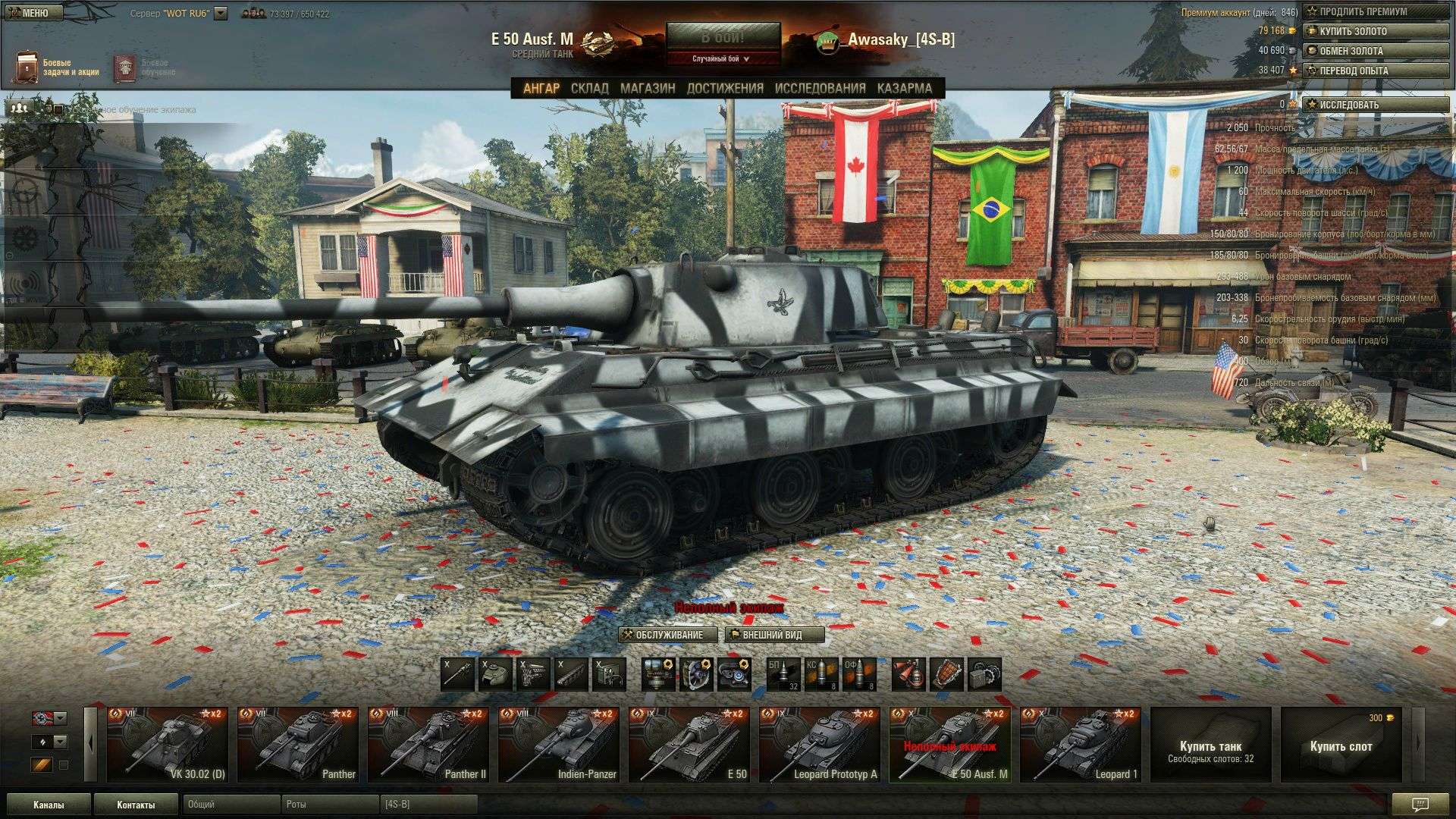
Task: Click Продлить премиум button
Action: pos(1375,11)
